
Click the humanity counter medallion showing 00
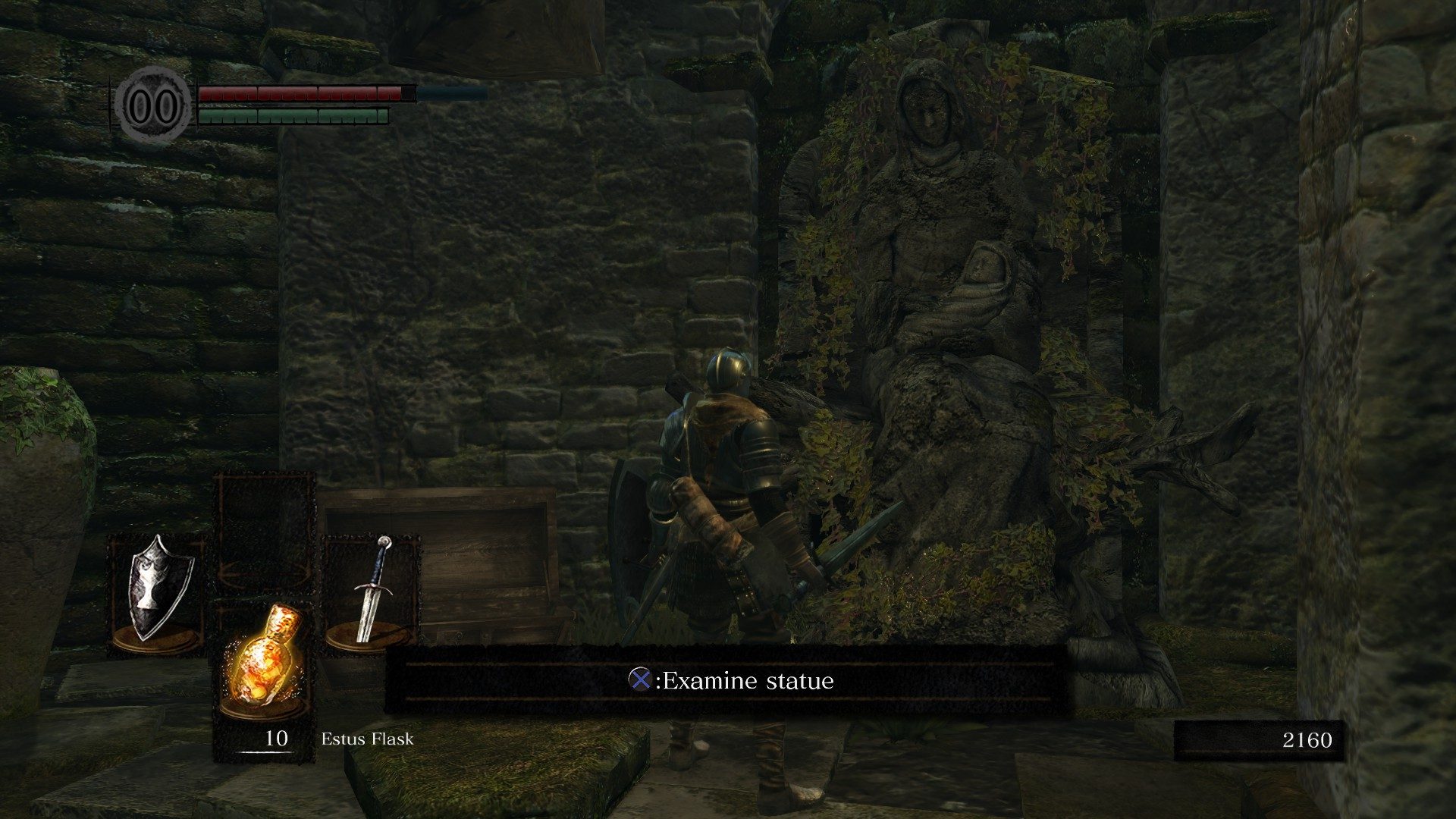pyautogui.click(x=155, y=105)
